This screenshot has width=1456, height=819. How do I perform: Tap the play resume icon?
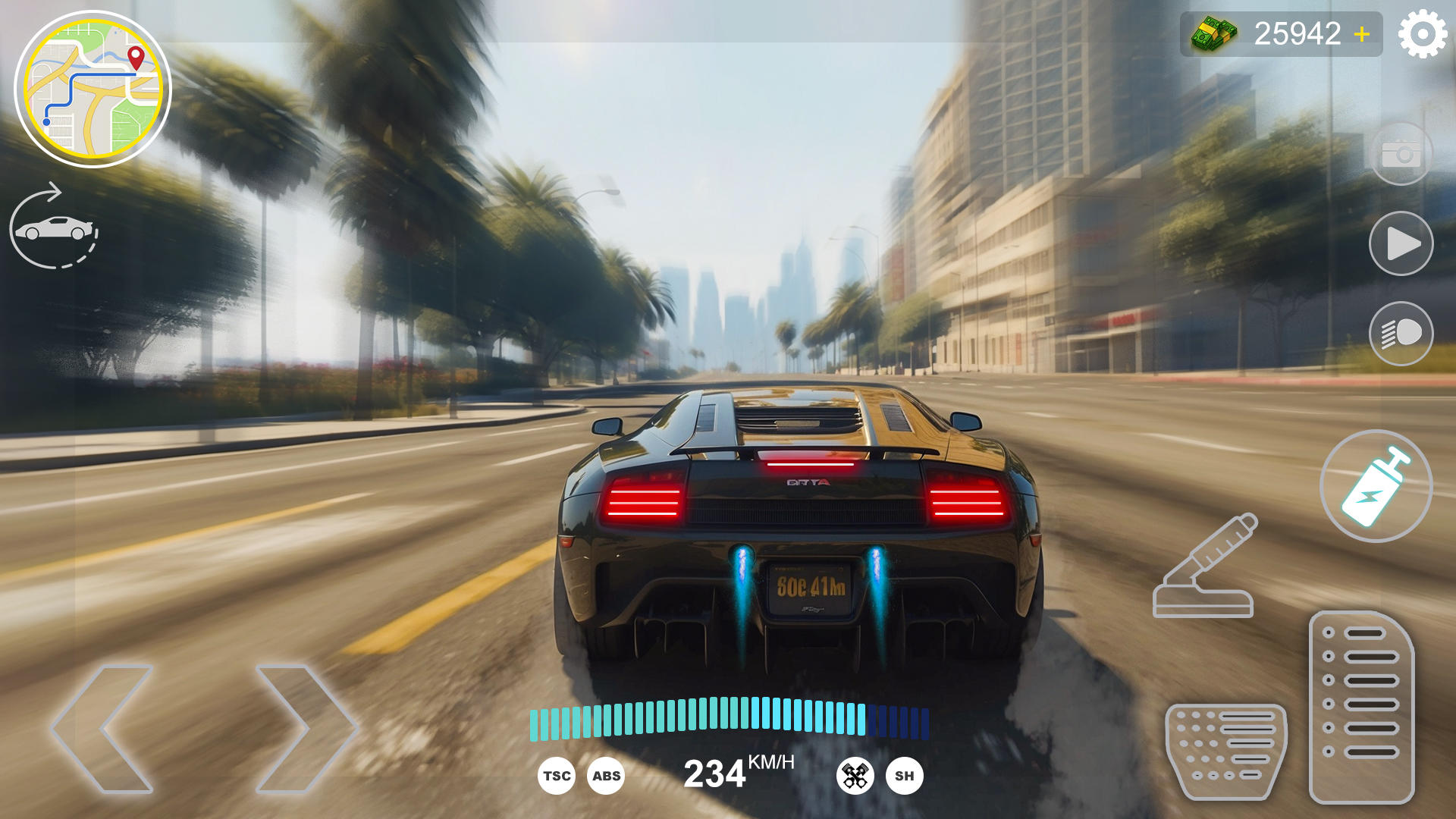tap(1404, 243)
